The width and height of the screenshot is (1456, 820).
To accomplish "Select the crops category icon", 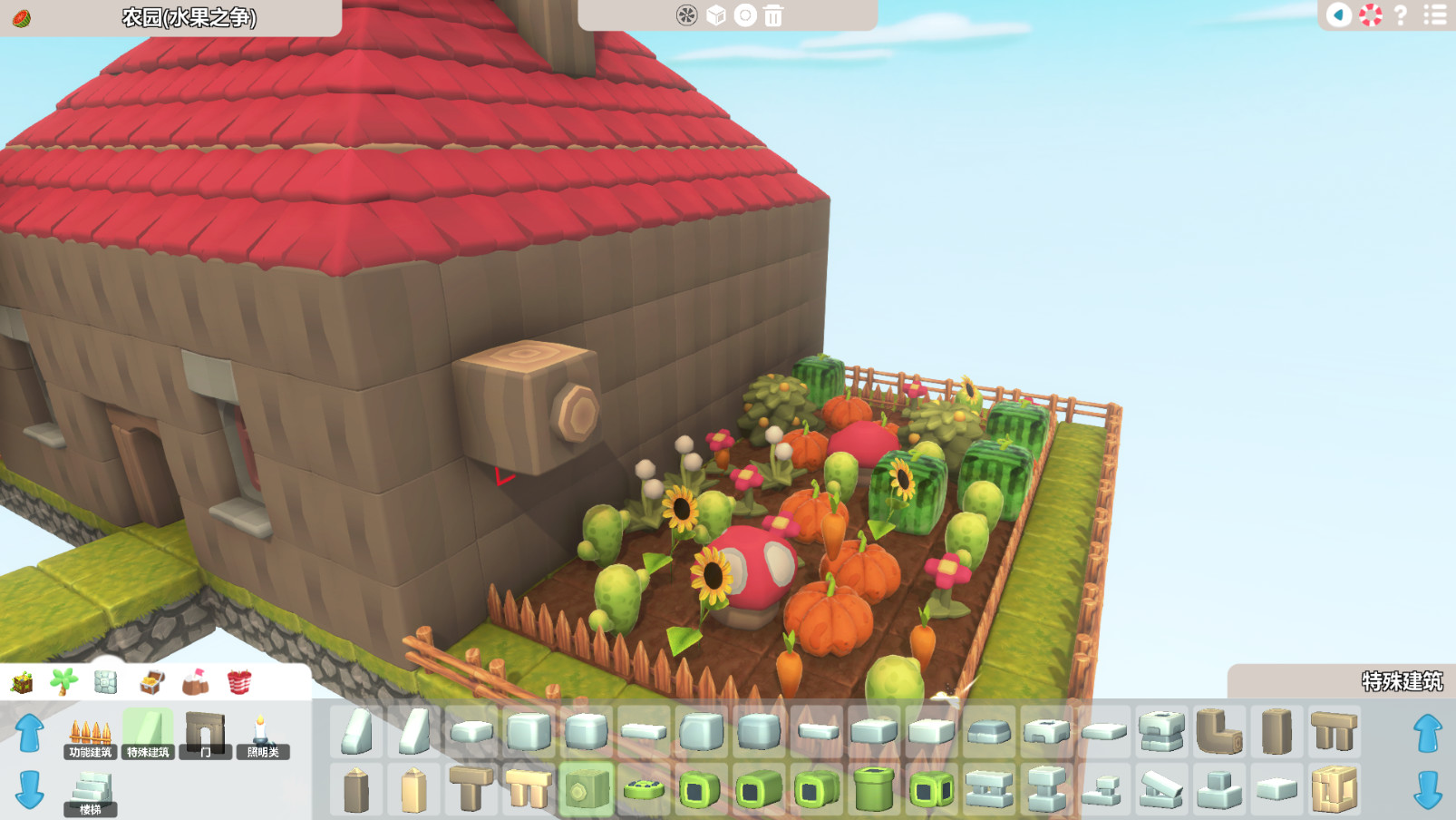I will [x=20, y=684].
